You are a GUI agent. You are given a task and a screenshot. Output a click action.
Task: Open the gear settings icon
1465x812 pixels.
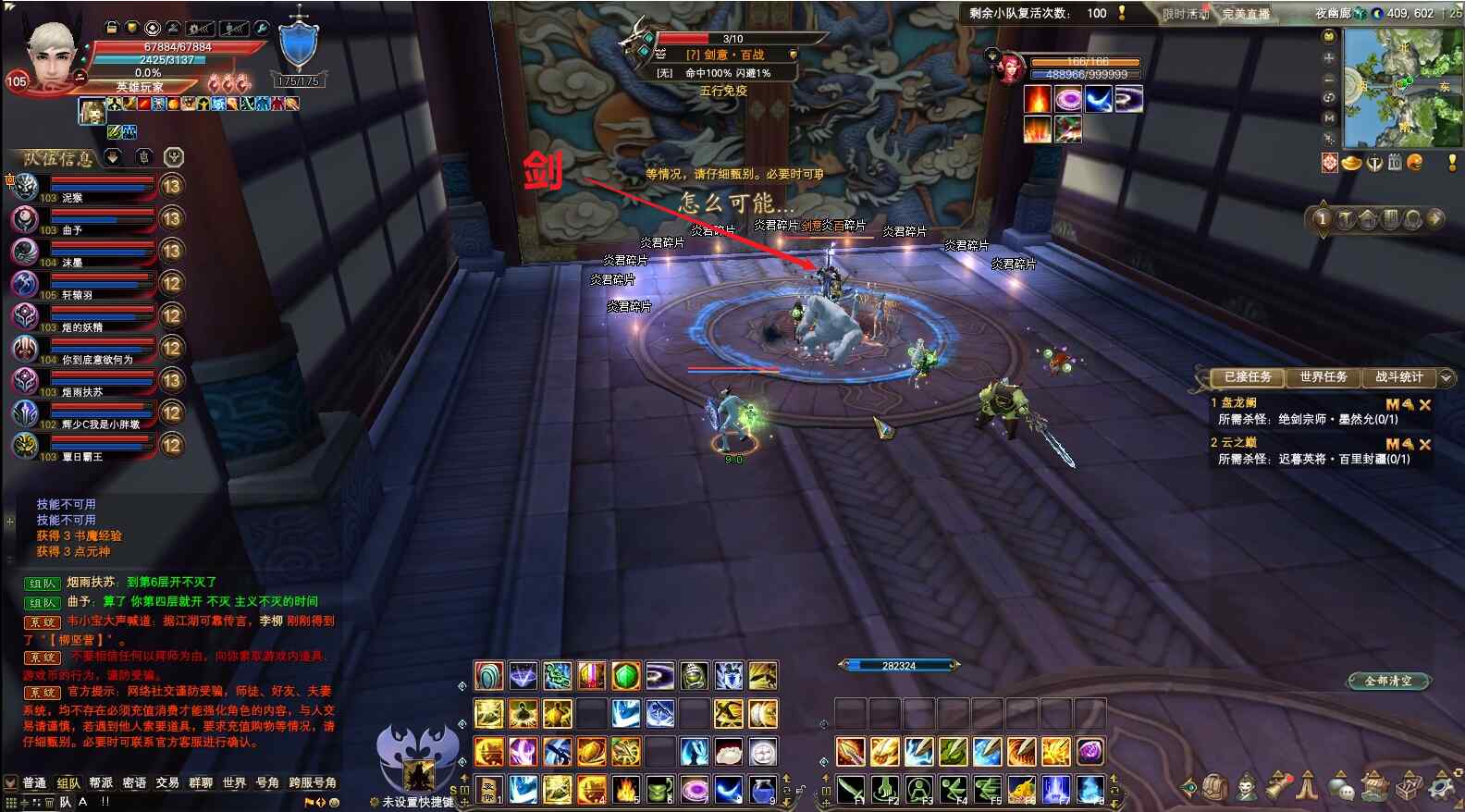[1441, 787]
